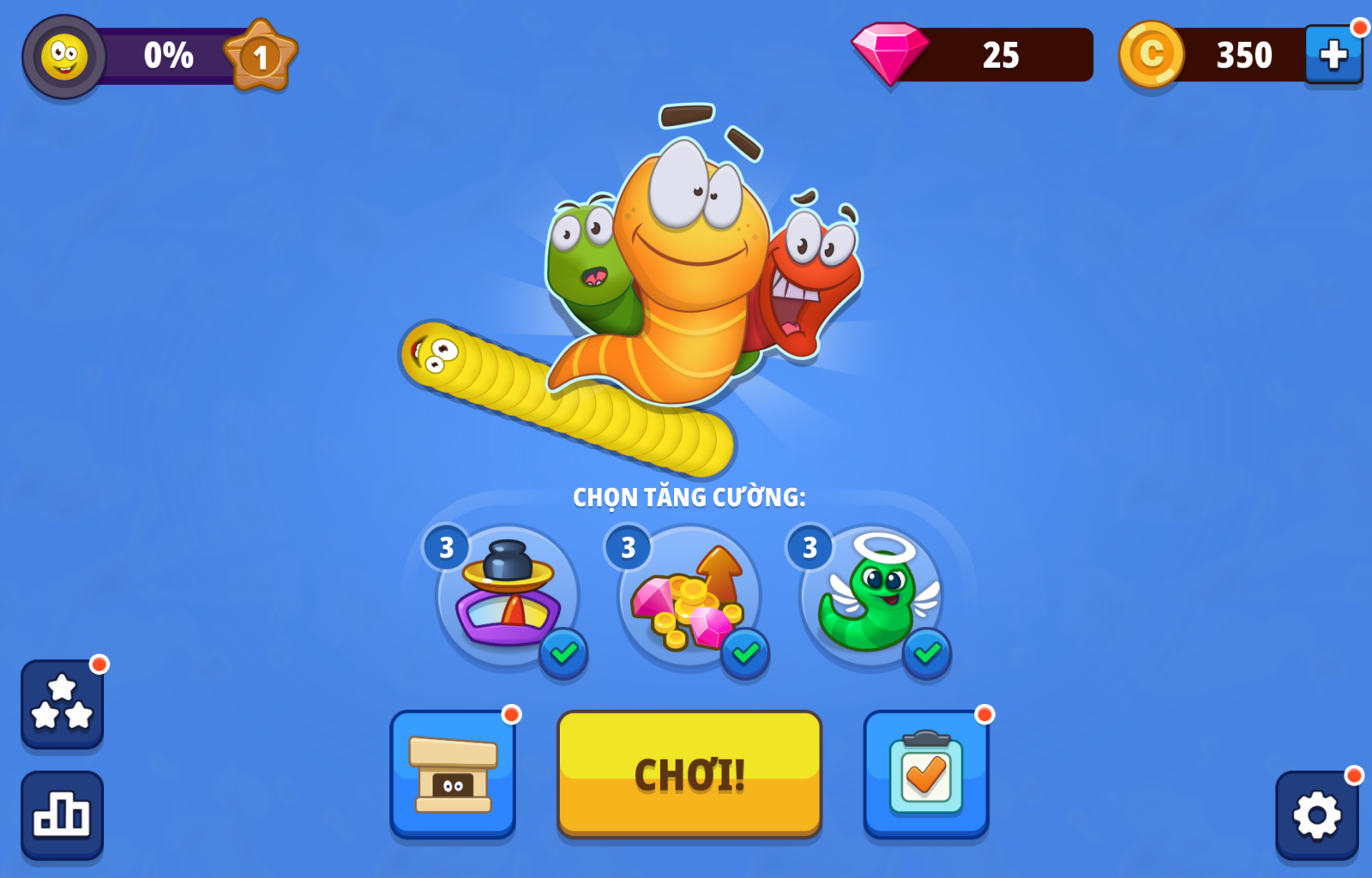Show the leaderboard podium screen
Image resolution: width=1372 pixels, height=878 pixels.
point(62,815)
